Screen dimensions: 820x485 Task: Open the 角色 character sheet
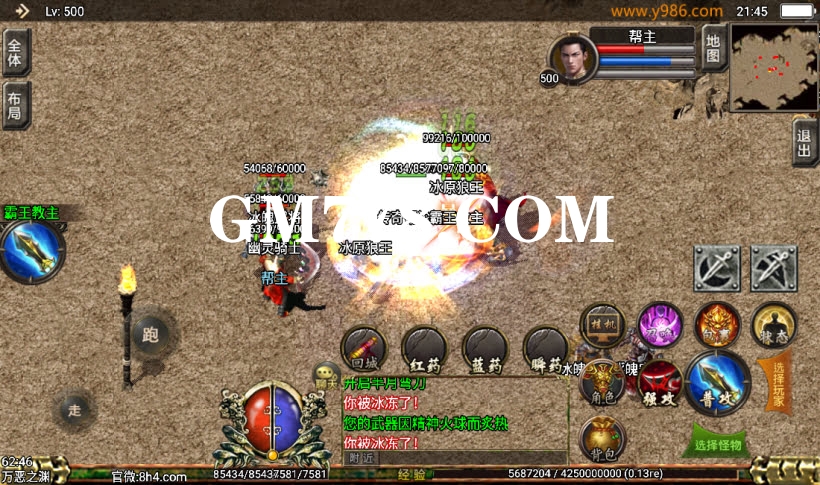(602, 385)
